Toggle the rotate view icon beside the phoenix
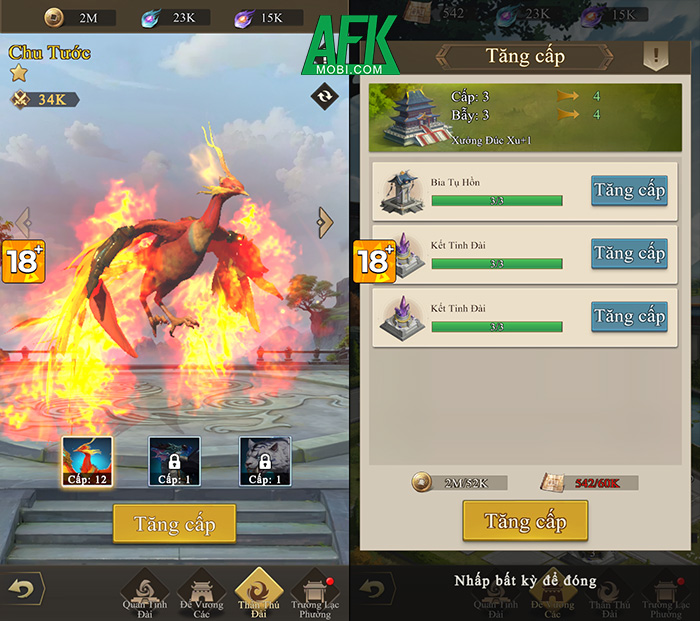700x621 pixels. (324, 96)
